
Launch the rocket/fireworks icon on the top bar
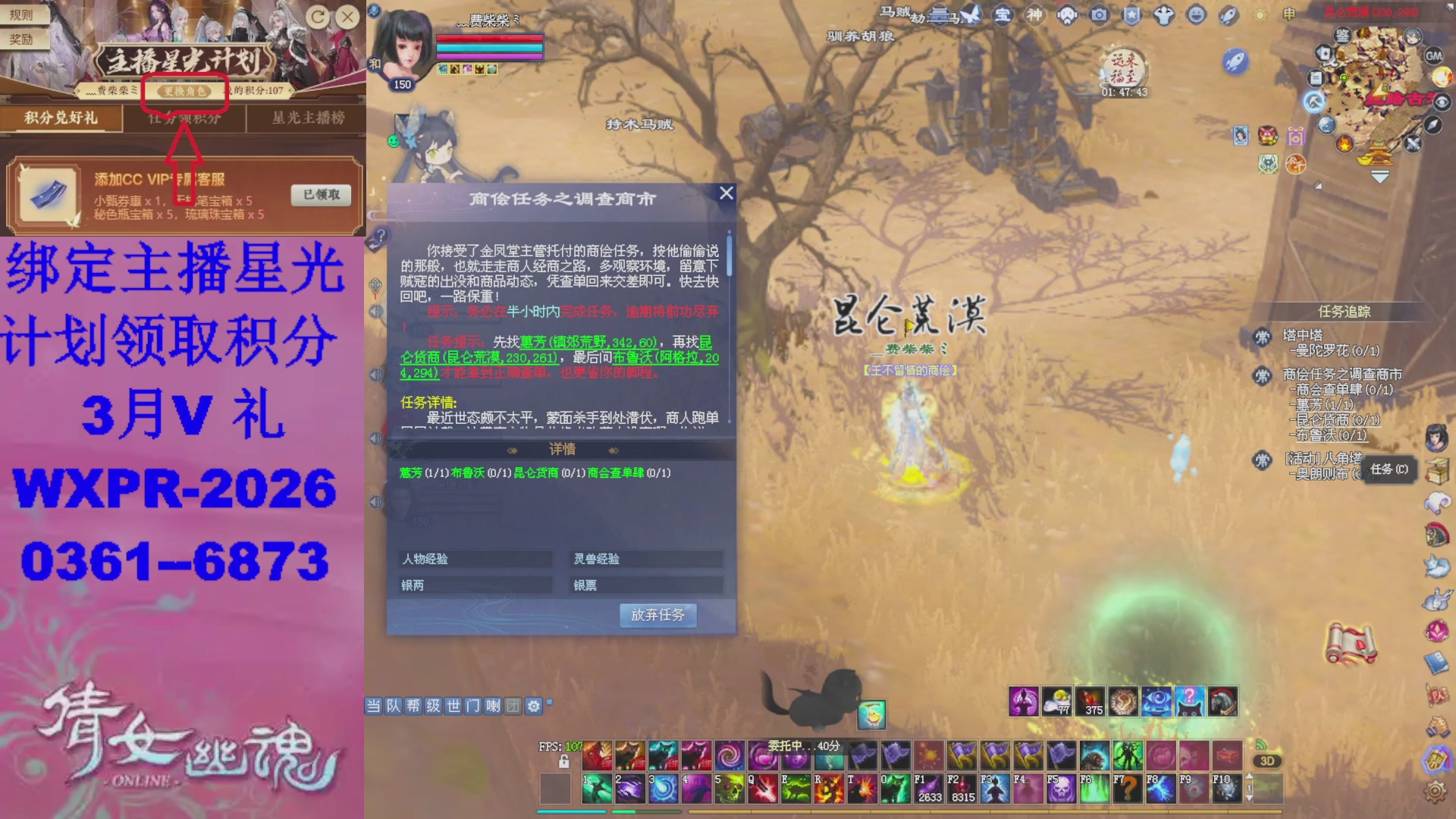(1227, 14)
